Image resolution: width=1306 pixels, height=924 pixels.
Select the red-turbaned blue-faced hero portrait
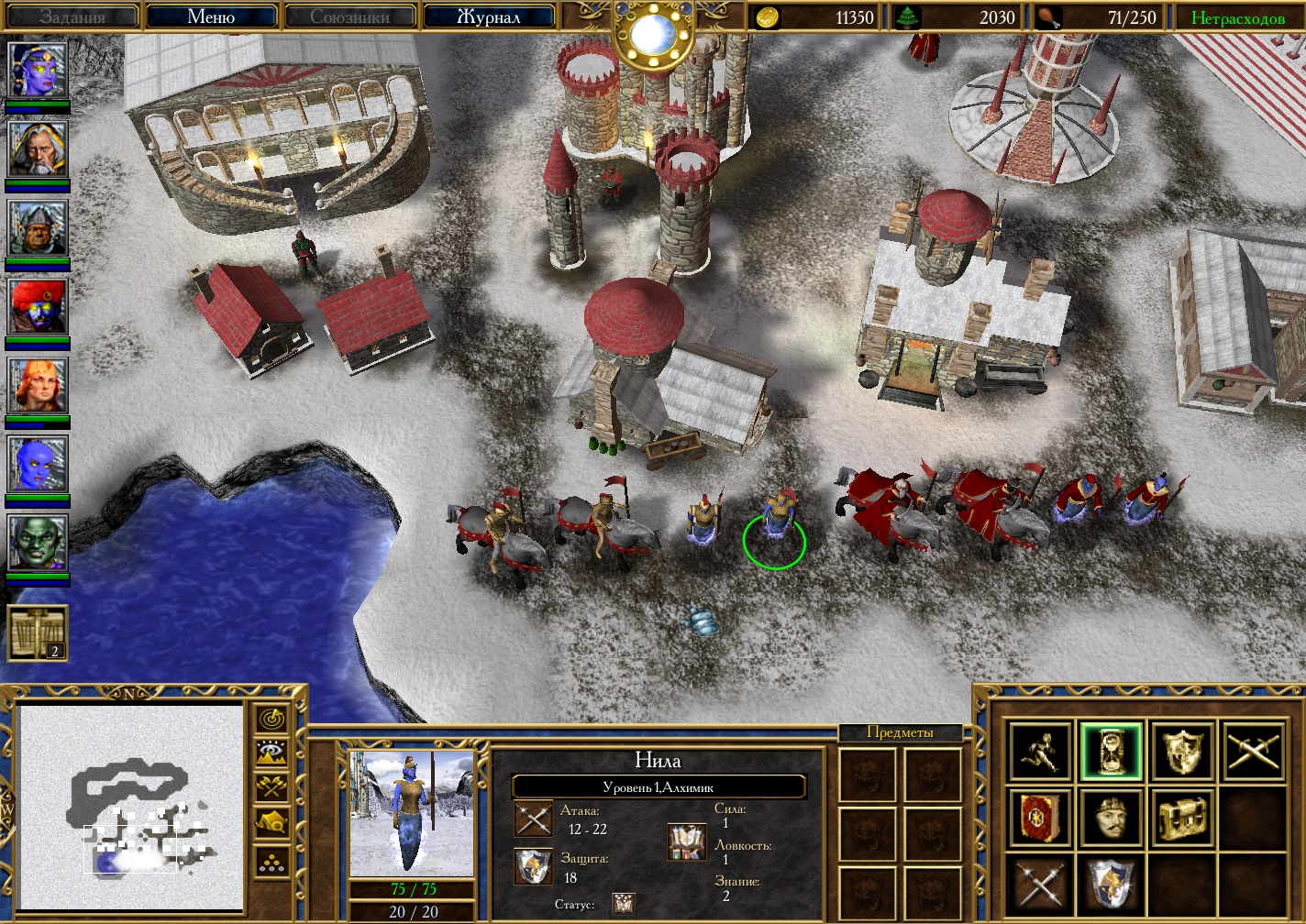[x=38, y=306]
